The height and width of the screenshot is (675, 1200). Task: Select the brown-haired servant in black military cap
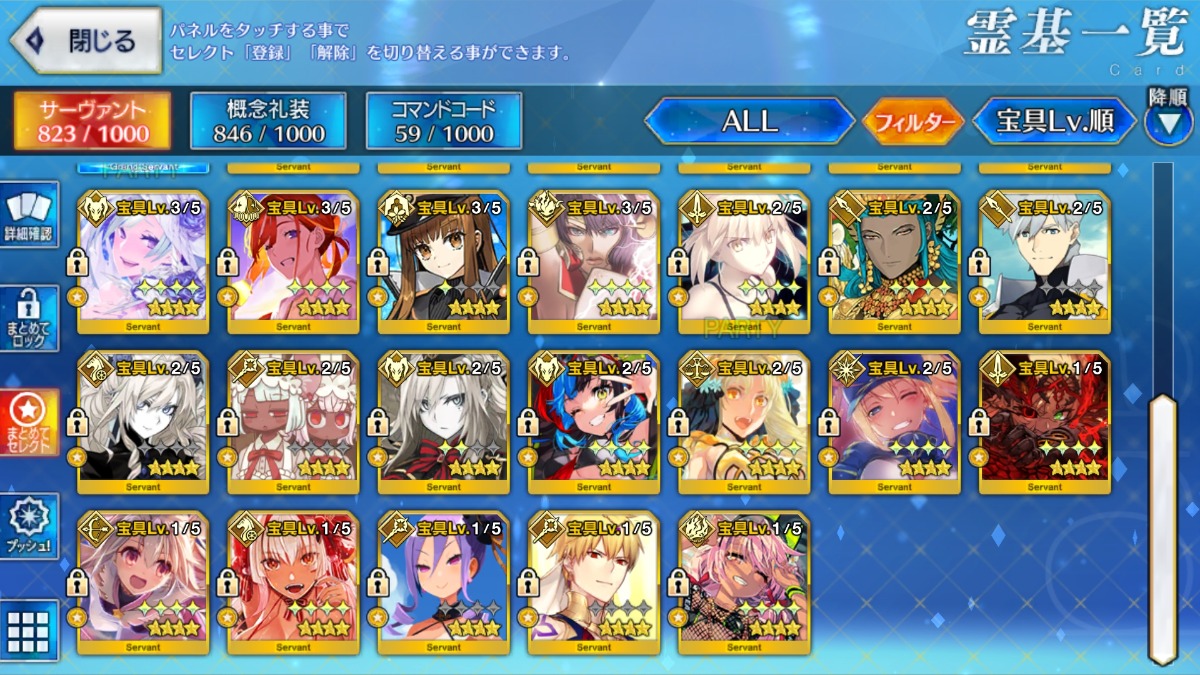pyautogui.click(x=444, y=263)
